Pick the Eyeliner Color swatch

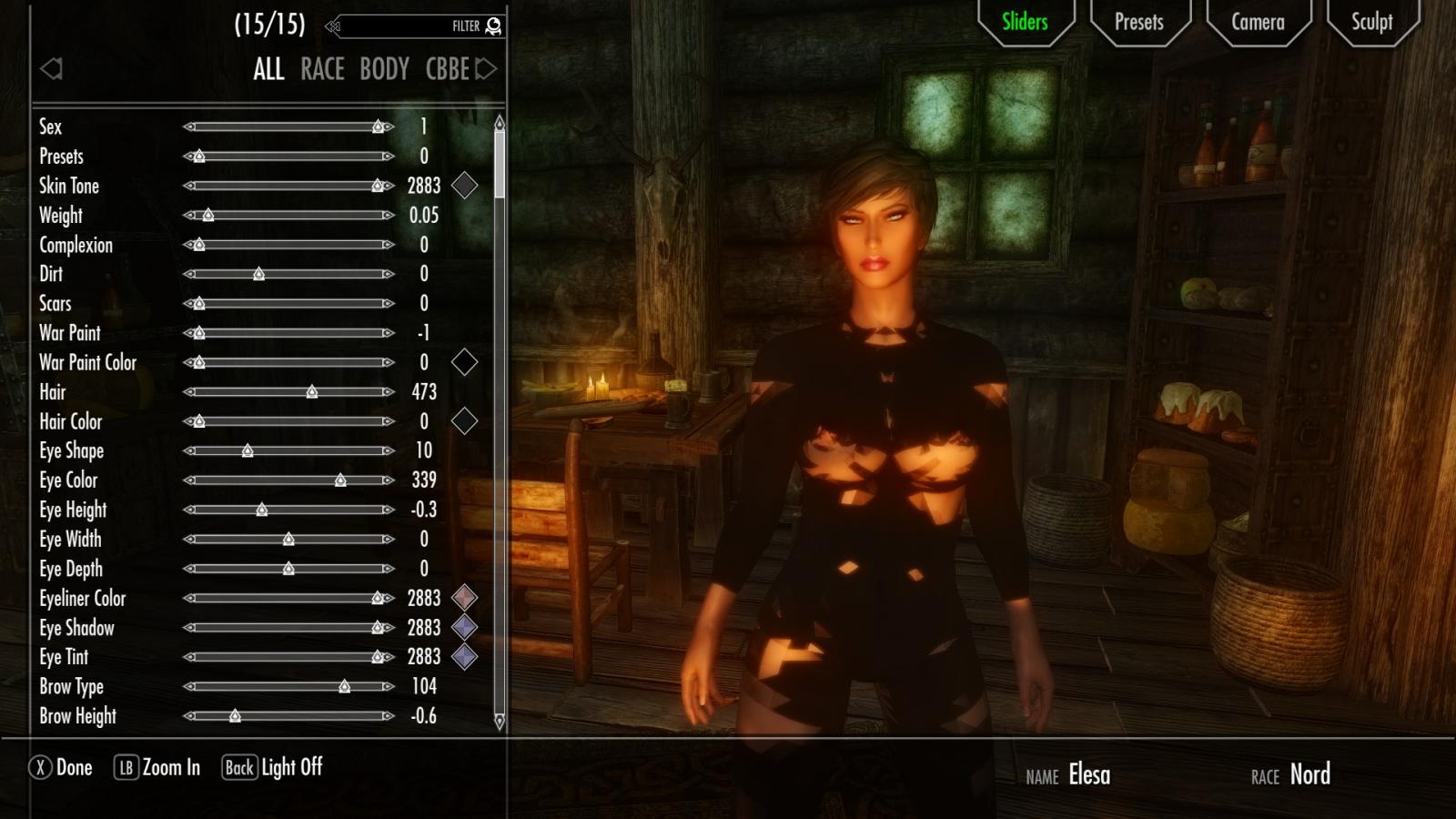(464, 598)
